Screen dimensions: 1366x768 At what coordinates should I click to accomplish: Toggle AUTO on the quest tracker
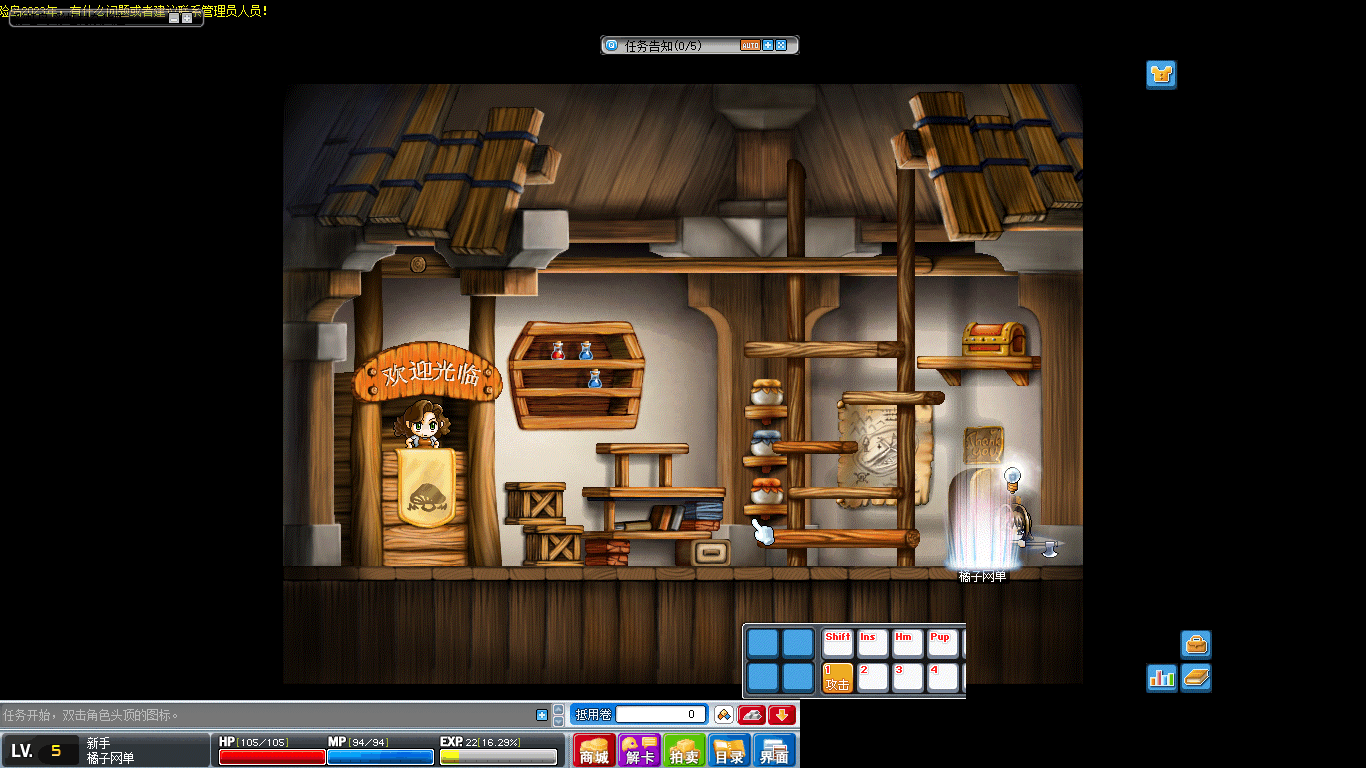pyautogui.click(x=750, y=45)
